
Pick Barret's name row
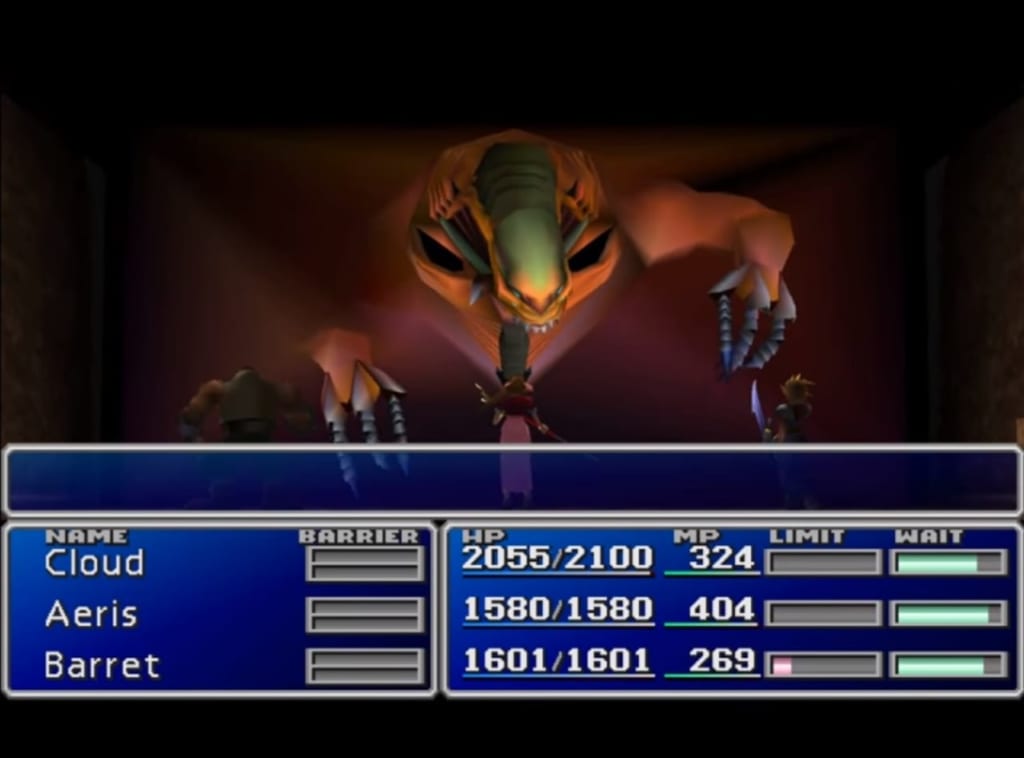click(x=102, y=665)
